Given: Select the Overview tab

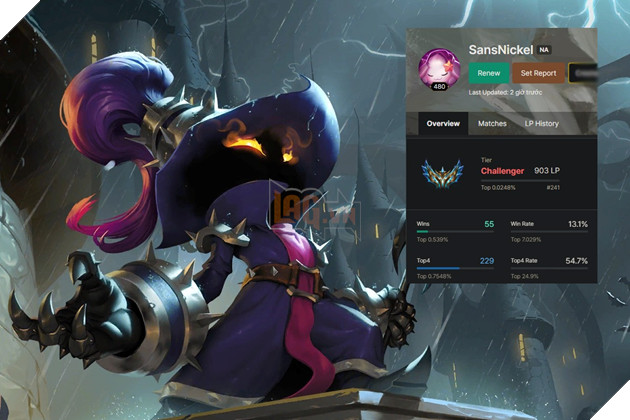Looking at the screenshot, I should point(443,124).
